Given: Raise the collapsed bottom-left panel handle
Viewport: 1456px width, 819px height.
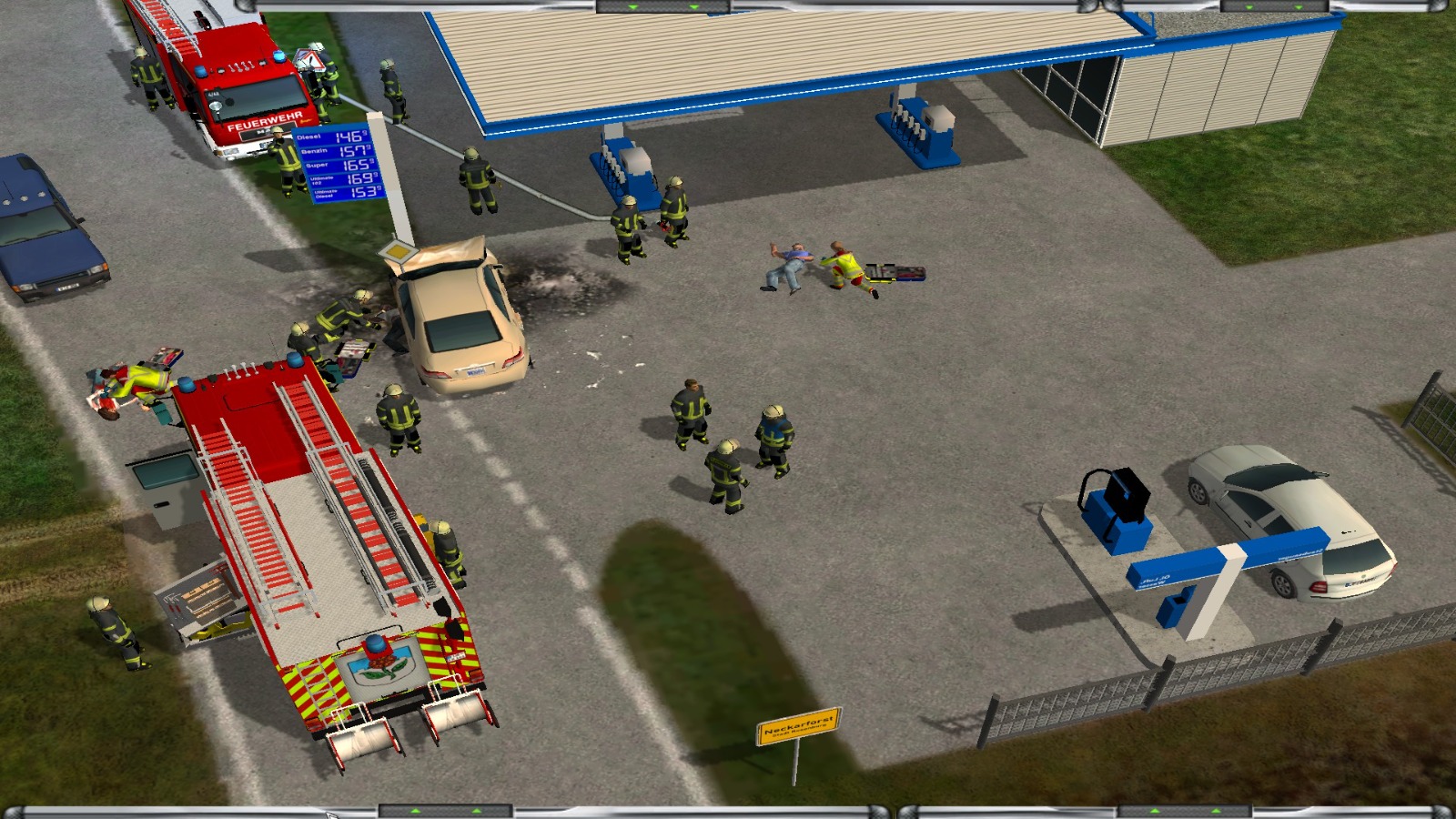Looking at the screenshot, I should 445,811.
